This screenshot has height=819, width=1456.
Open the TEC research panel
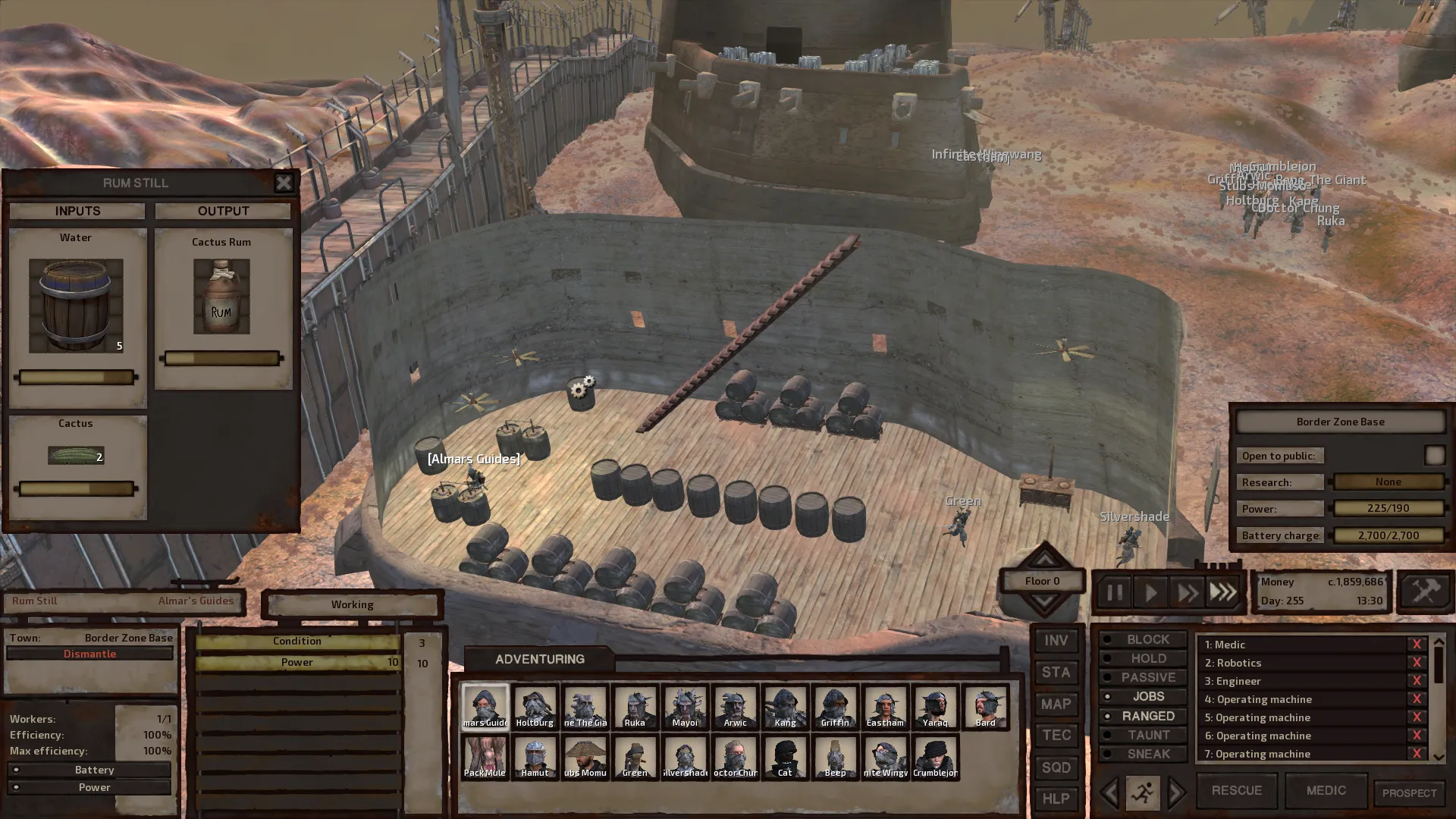(x=1056, y=736)
